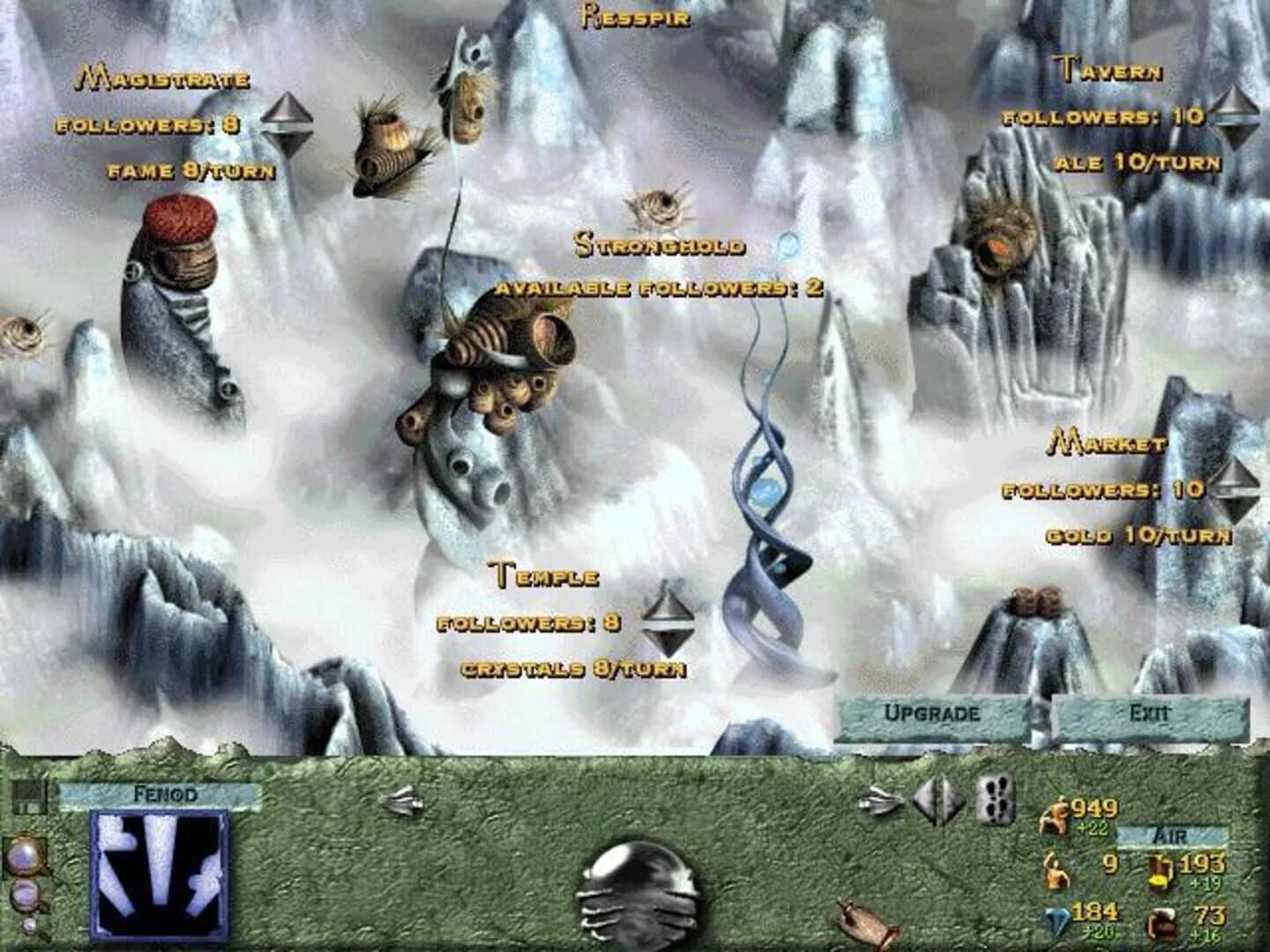Viewport: 1270px width, 952px height.
Task: Click the split diamond icon on bottom bar
Action: coord(939,800)
